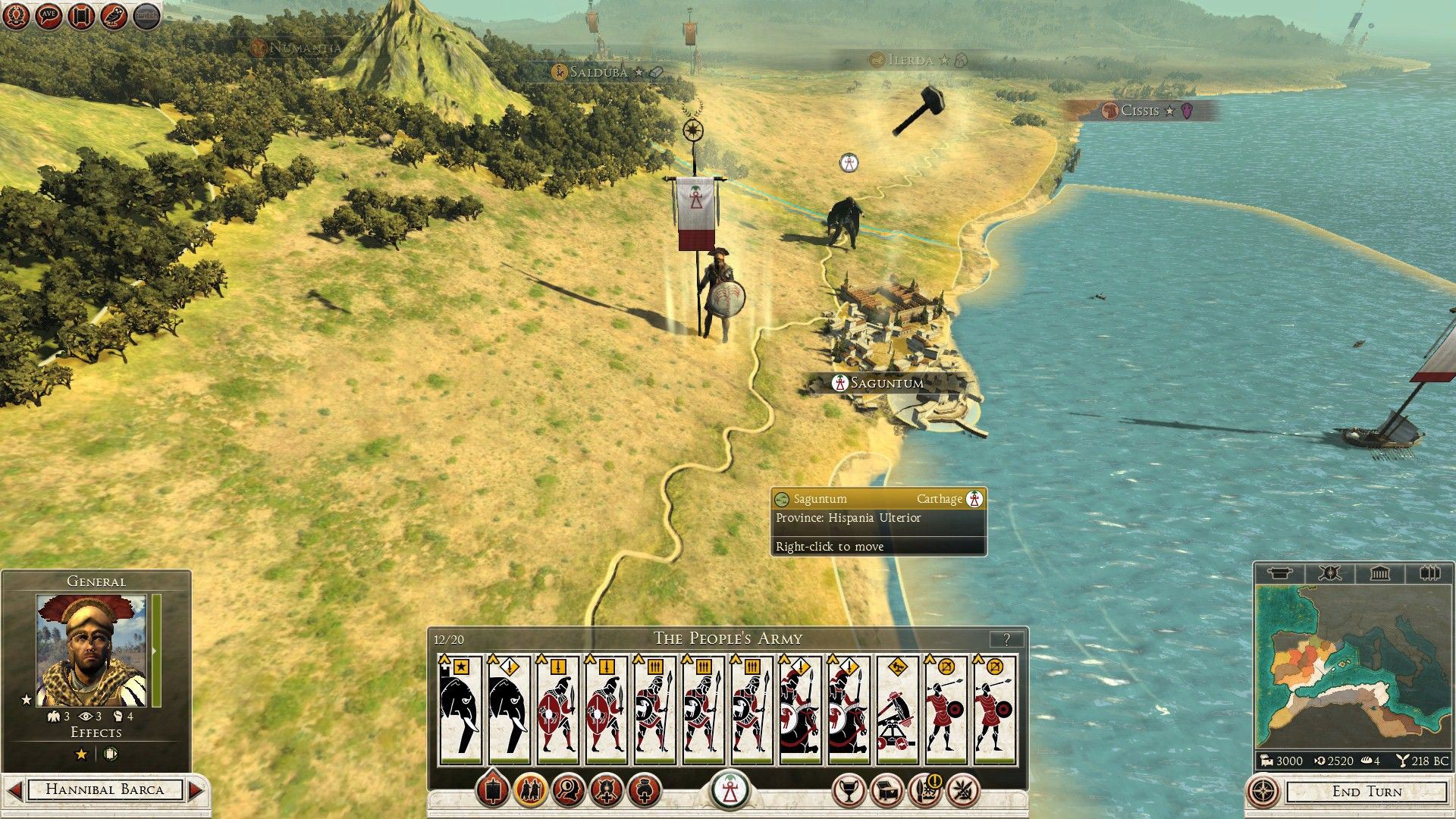Open the scroll icon in top-left bar
Screen dimensions: 1456x819
pos(81,16)
